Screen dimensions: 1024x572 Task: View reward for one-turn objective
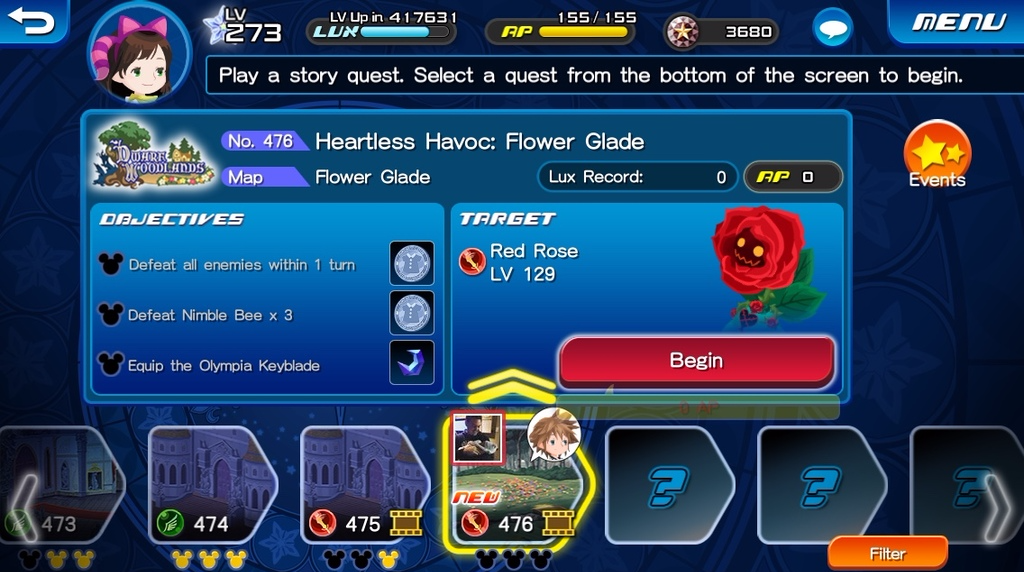tap(411, 264)
